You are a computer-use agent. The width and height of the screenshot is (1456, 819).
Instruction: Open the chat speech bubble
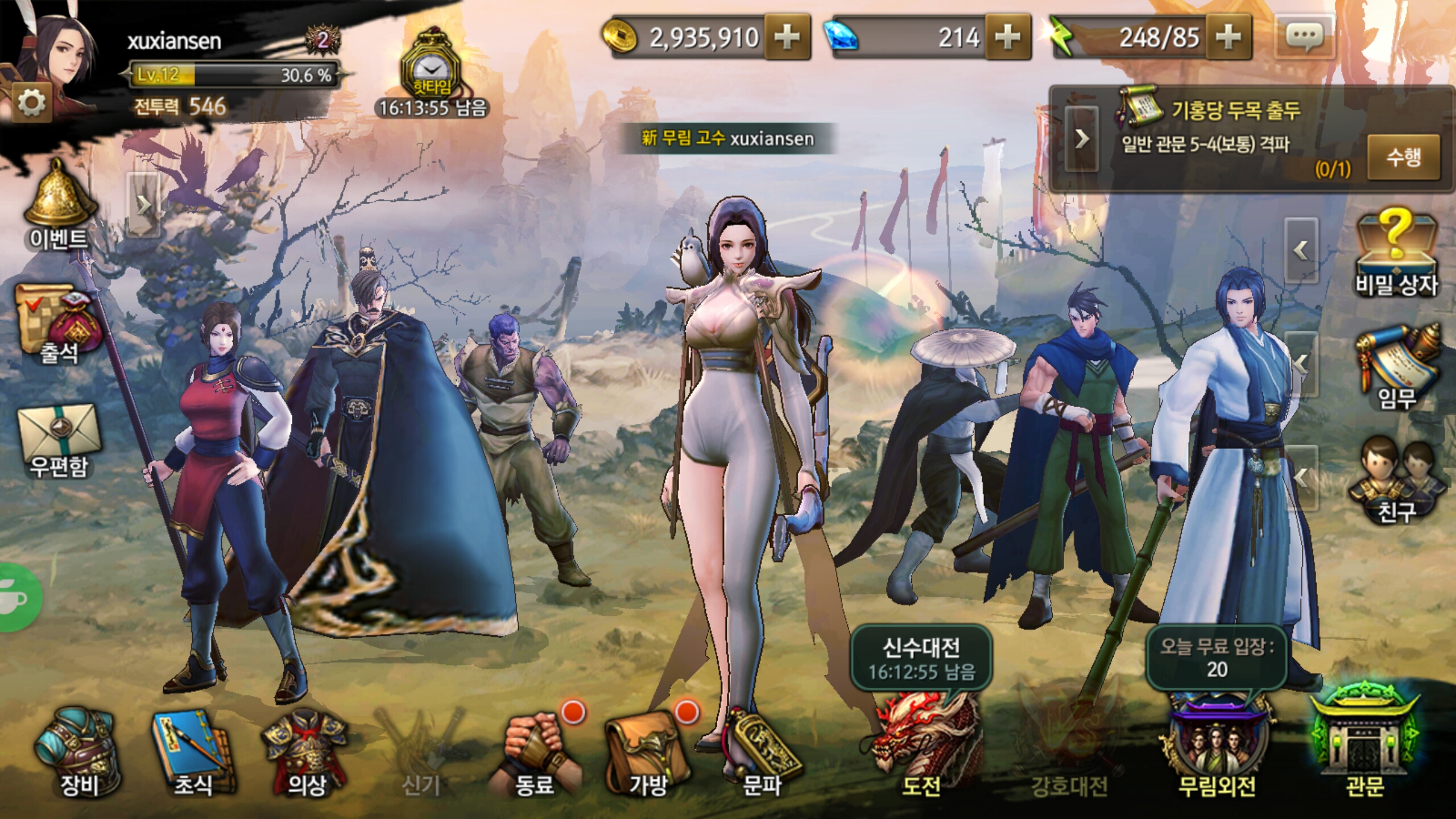coord(1305,38)
